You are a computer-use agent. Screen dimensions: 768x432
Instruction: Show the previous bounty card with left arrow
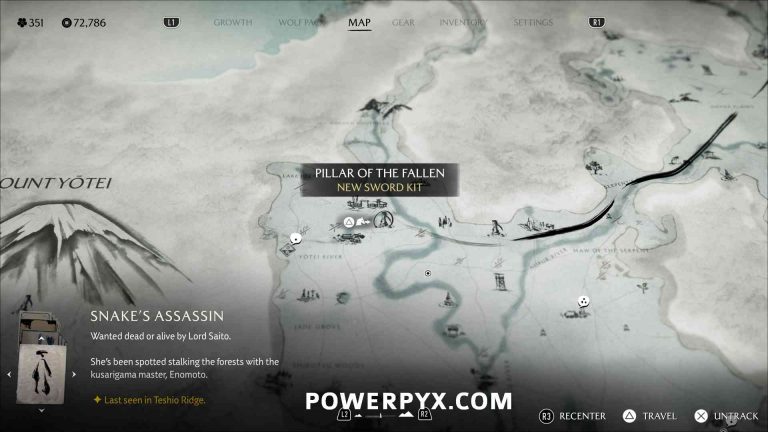(x=10, y=374)
